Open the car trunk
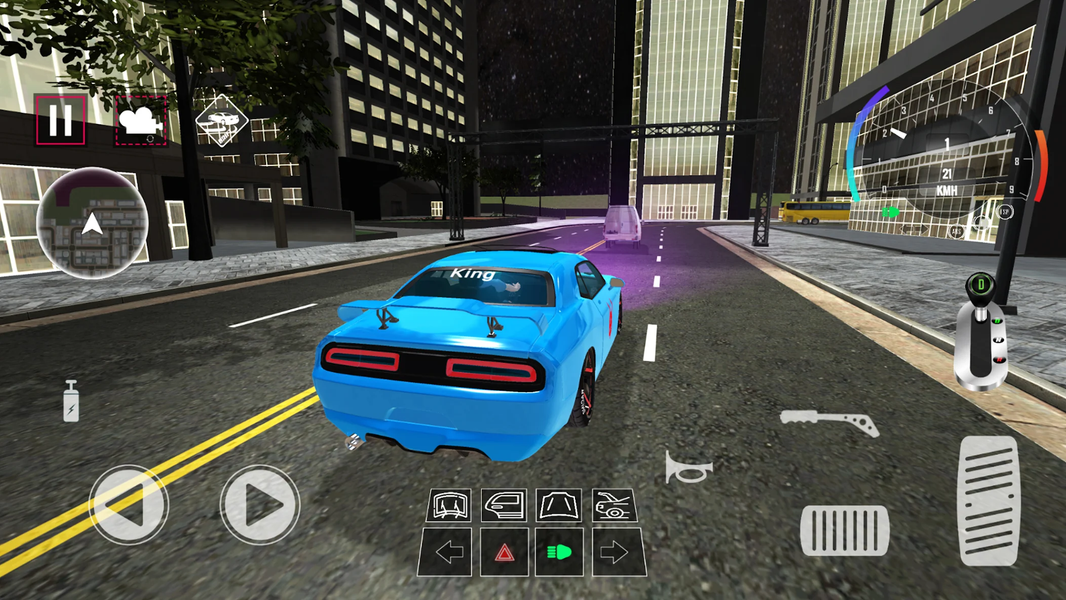The image size is (1066, 600). coord(614,505)
